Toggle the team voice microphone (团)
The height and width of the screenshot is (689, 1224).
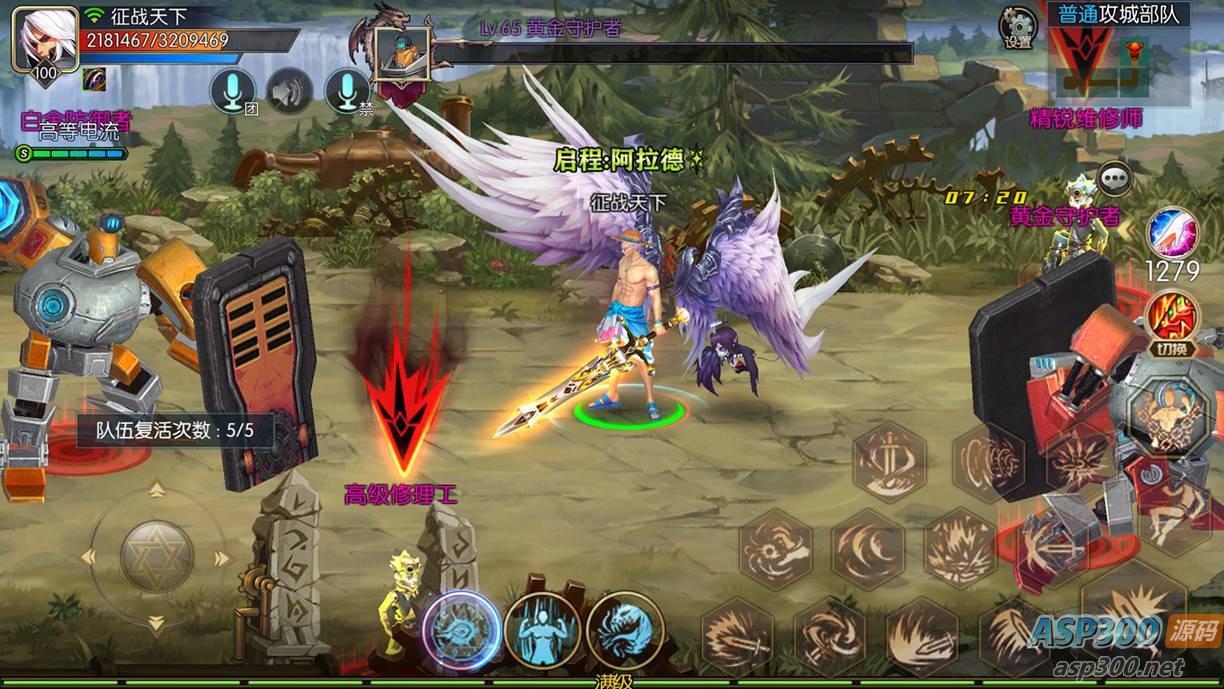pyautogui.click(x=232, y=92)
